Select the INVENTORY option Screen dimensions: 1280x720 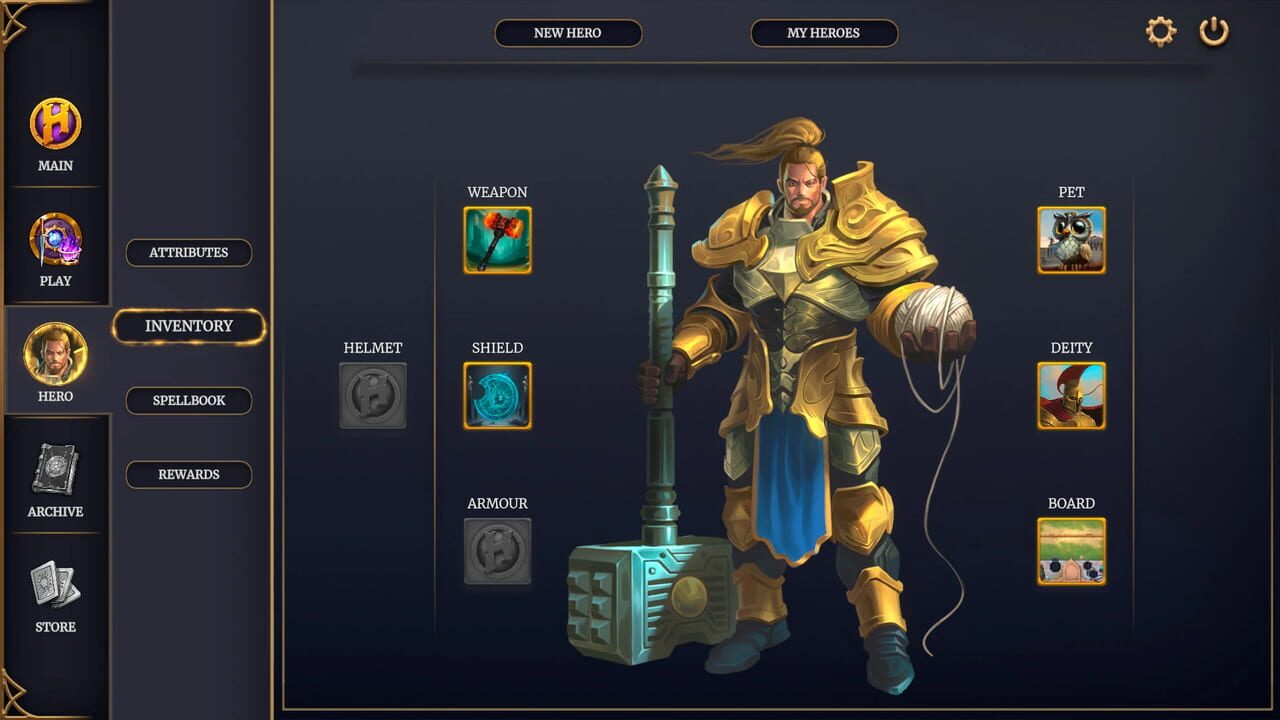pyautogui.click(x=188, y=326)
